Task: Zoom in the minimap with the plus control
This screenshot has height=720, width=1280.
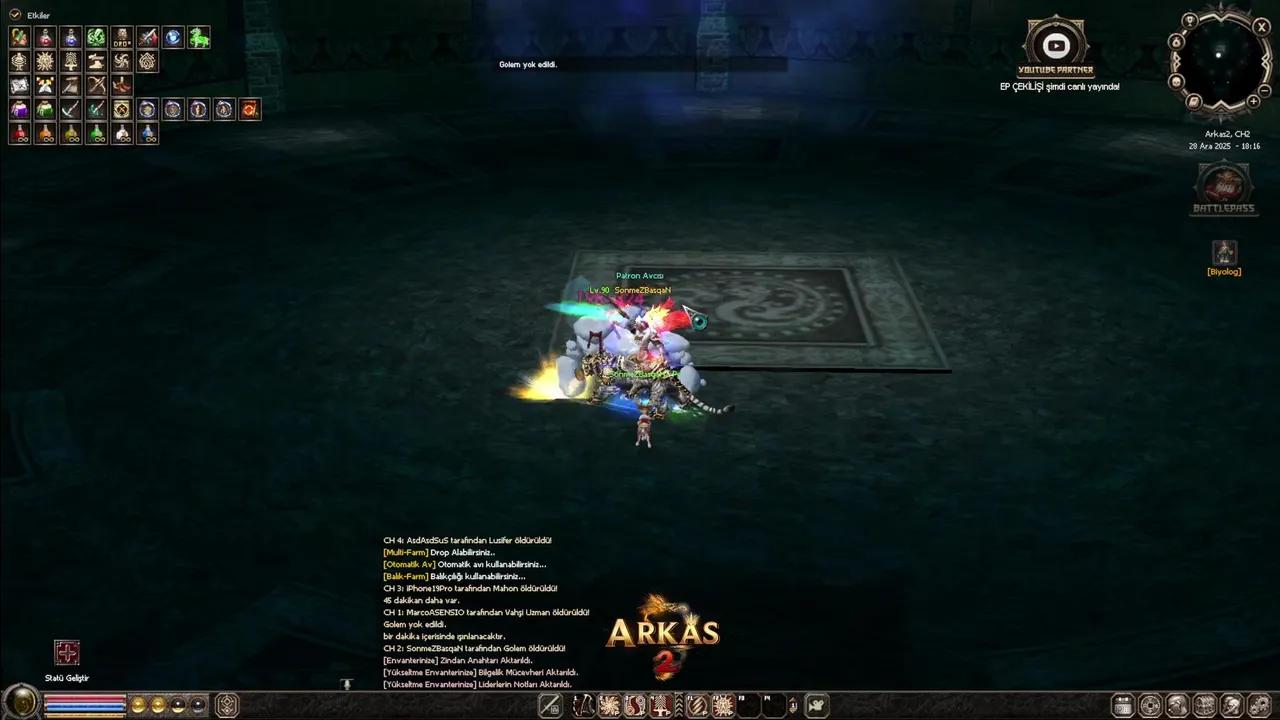Action: (x=1253, y=100)
